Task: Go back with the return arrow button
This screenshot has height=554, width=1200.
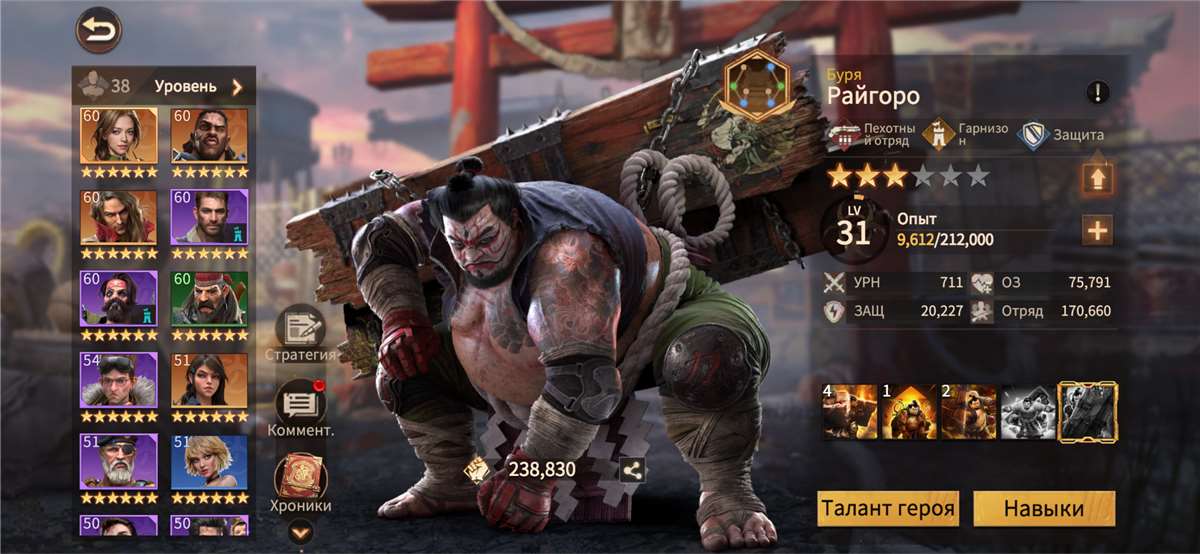Action: (x=98, y=31)
